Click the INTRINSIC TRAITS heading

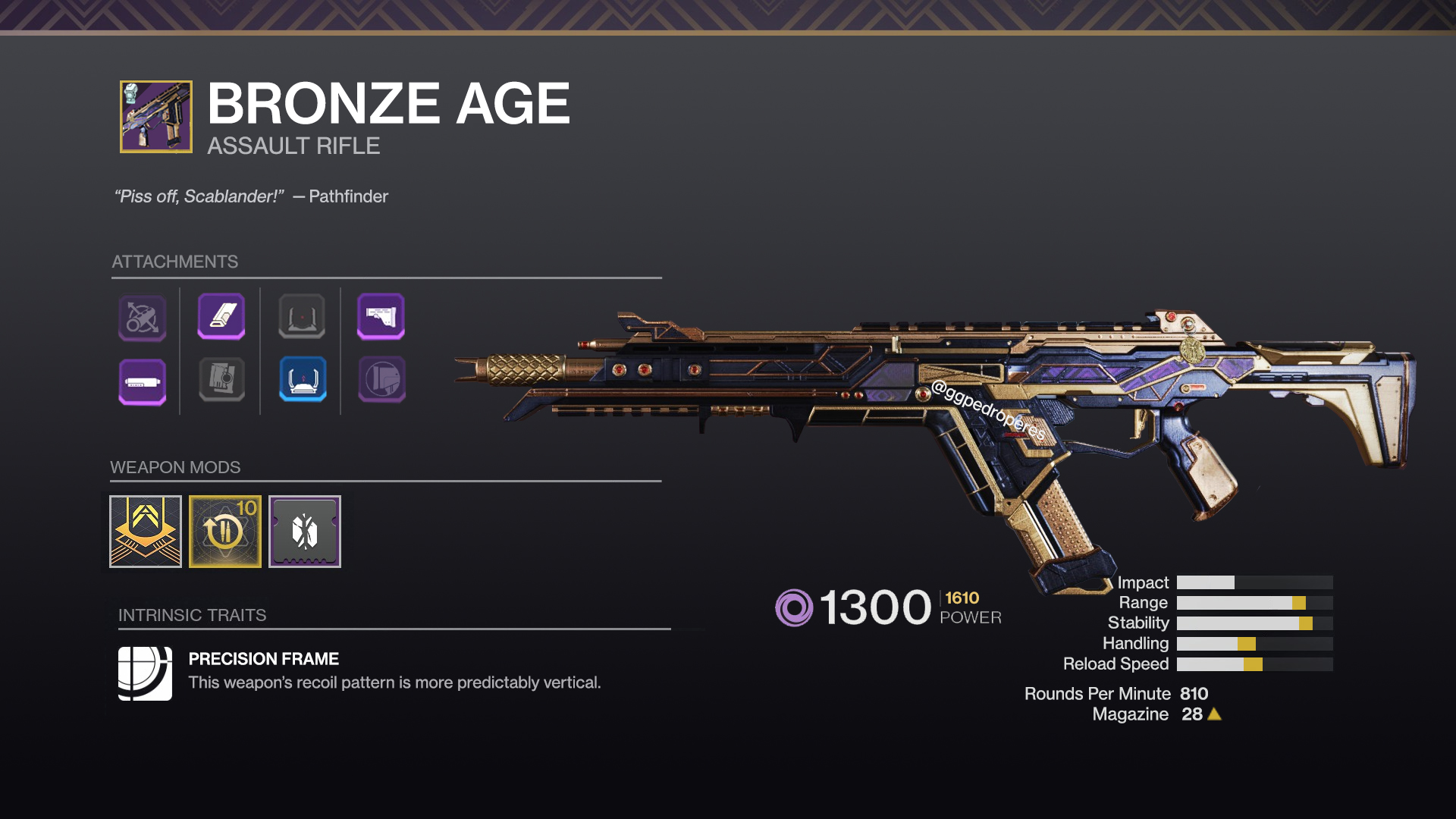coord(193,615)
